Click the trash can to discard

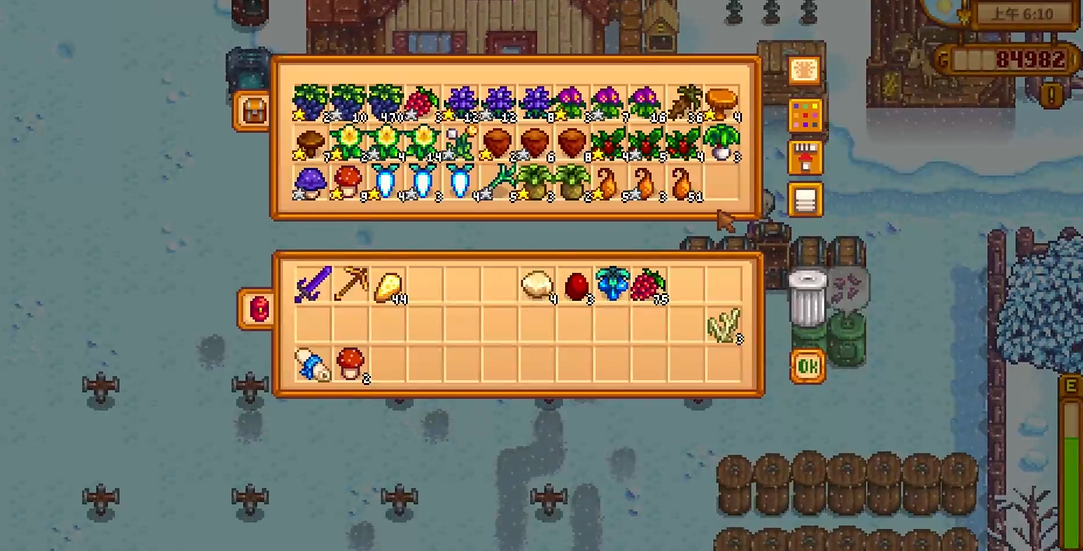point(806,298)
